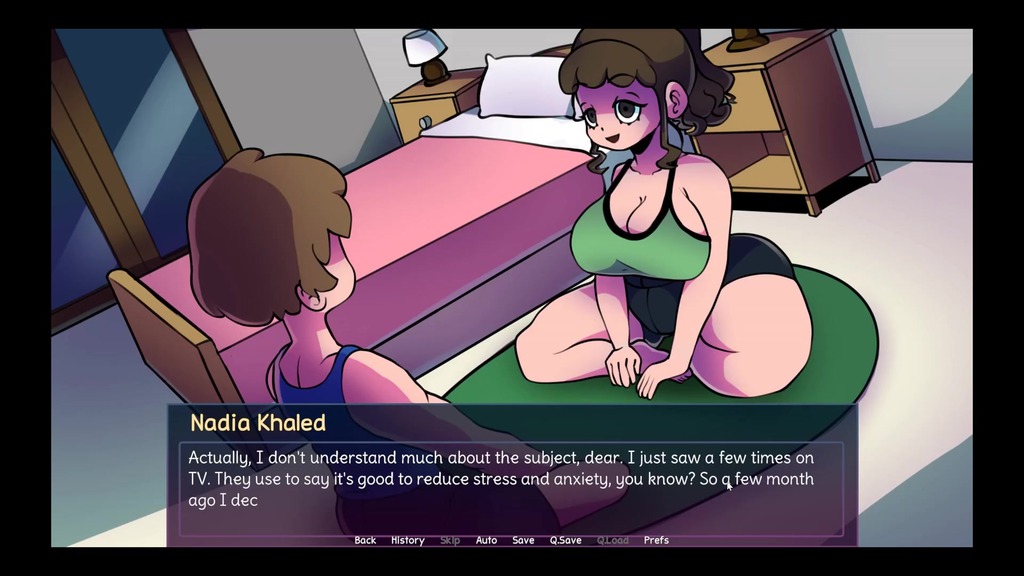
Task: Open the Save game screen
Action: click(x=523, y=540)
